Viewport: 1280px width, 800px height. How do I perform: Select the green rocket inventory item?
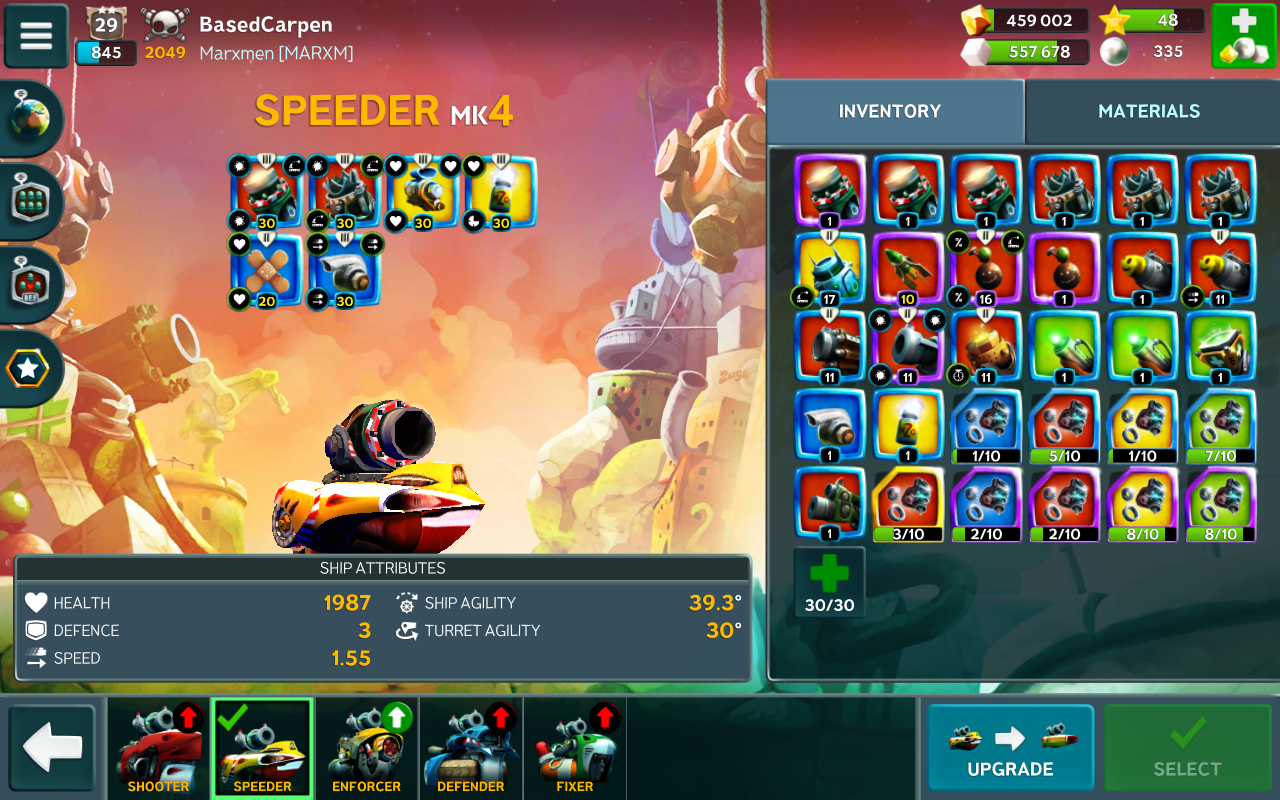click(x=908, y=268)
